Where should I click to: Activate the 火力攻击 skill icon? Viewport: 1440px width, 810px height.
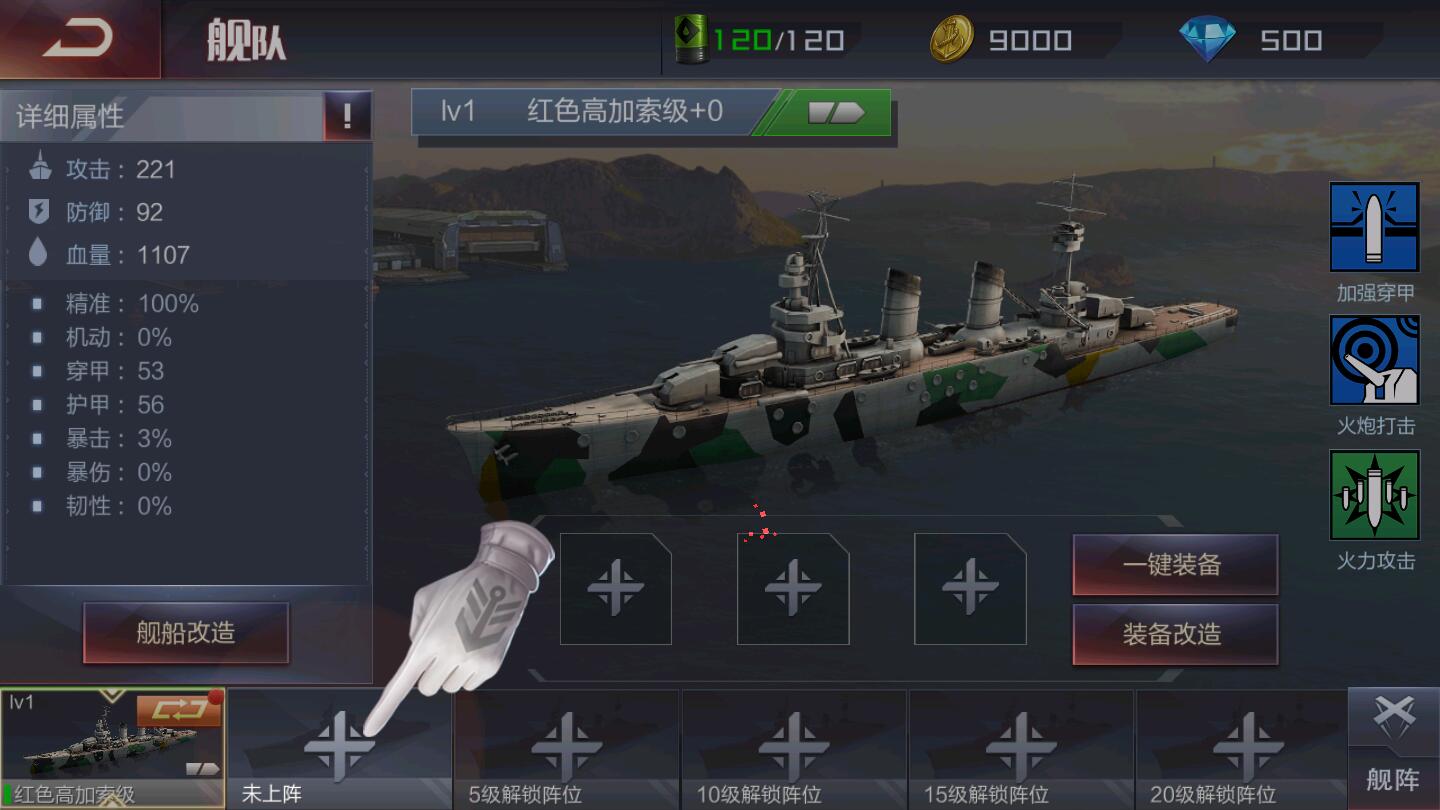pos(1375,495)
